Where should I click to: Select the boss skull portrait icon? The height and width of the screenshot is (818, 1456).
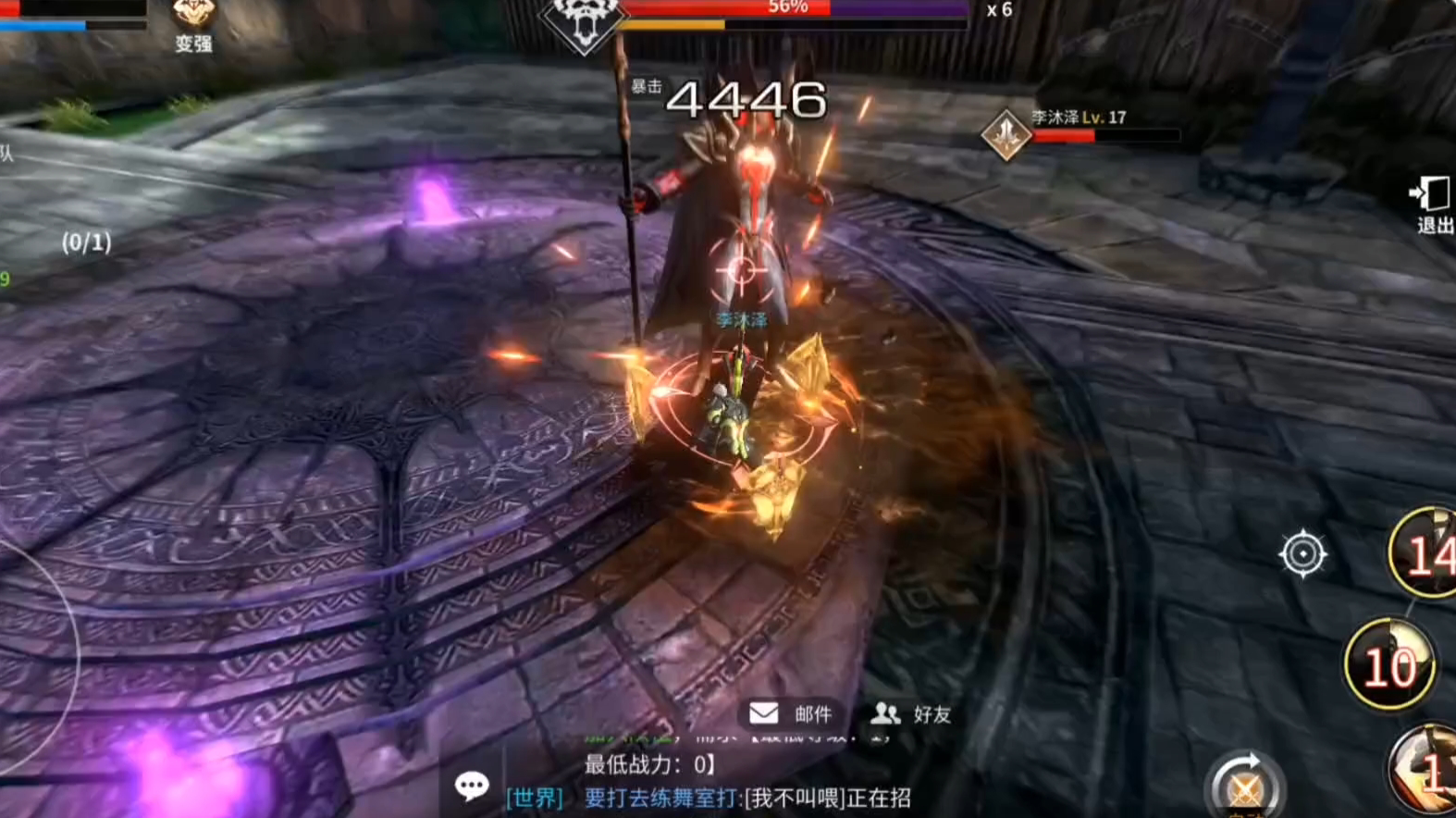583,22
